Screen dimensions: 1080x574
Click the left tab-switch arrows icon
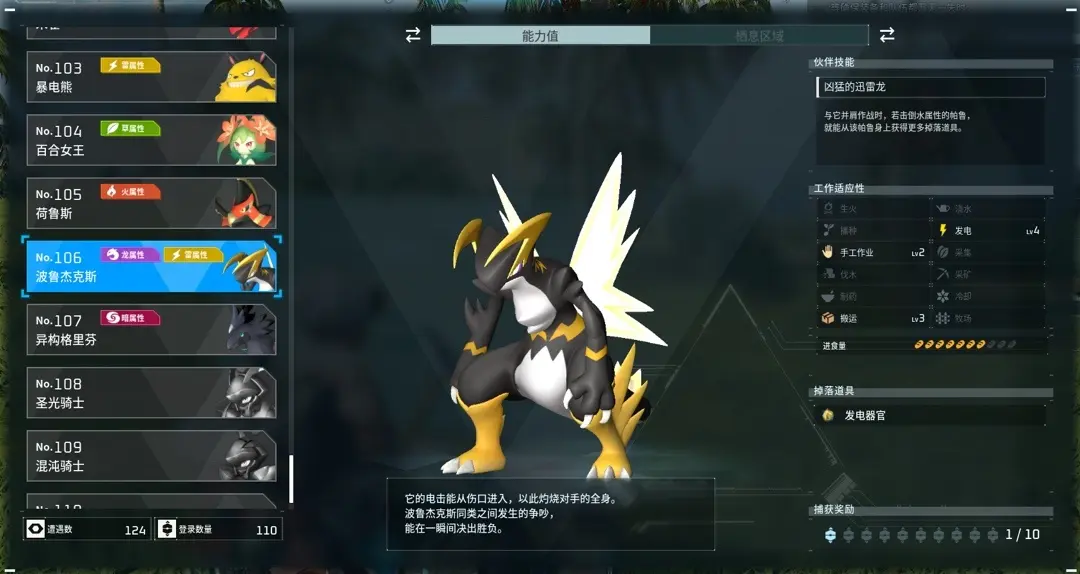413,36
